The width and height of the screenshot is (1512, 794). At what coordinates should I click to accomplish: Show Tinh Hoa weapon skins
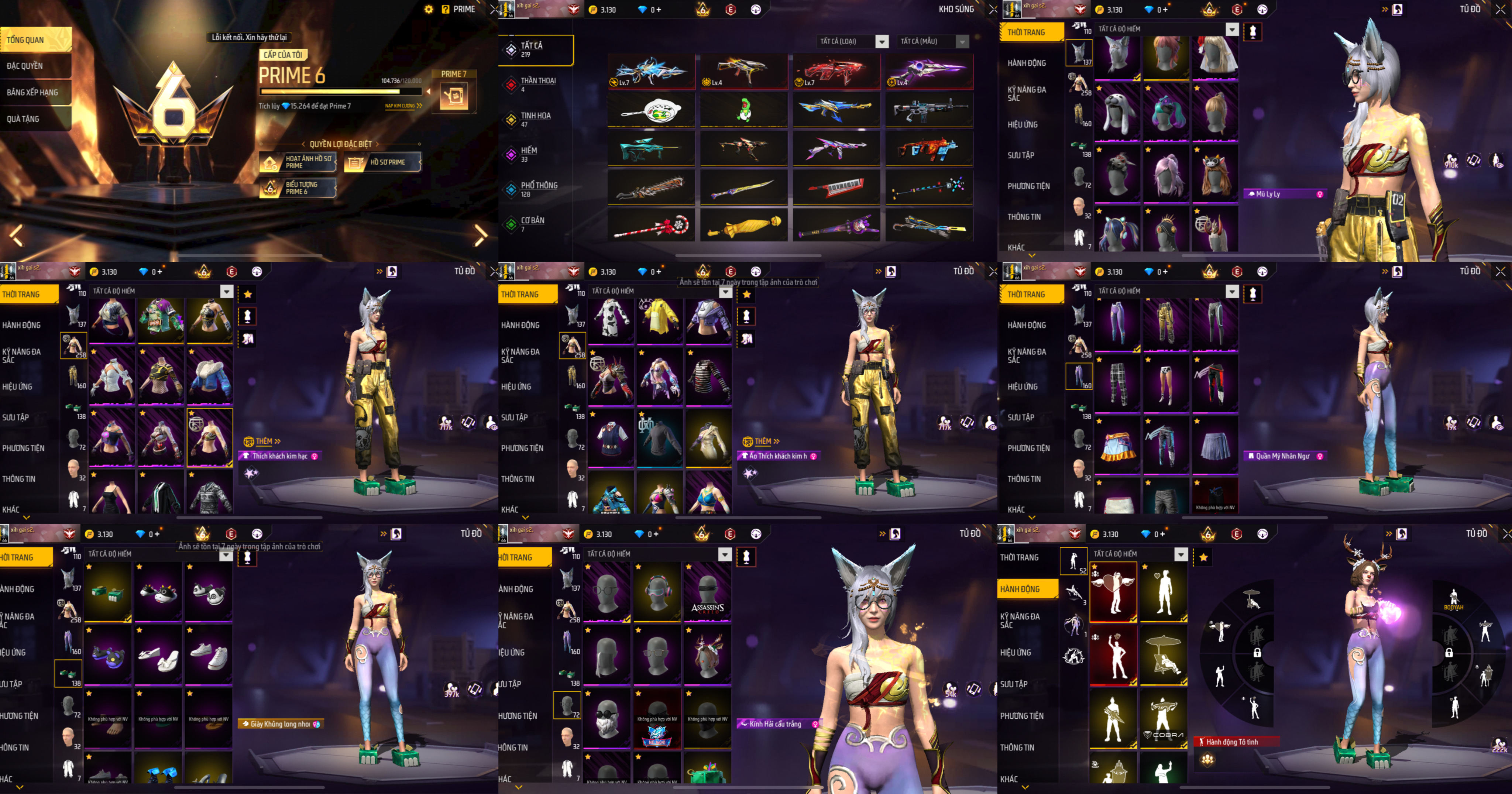(535, 119)
